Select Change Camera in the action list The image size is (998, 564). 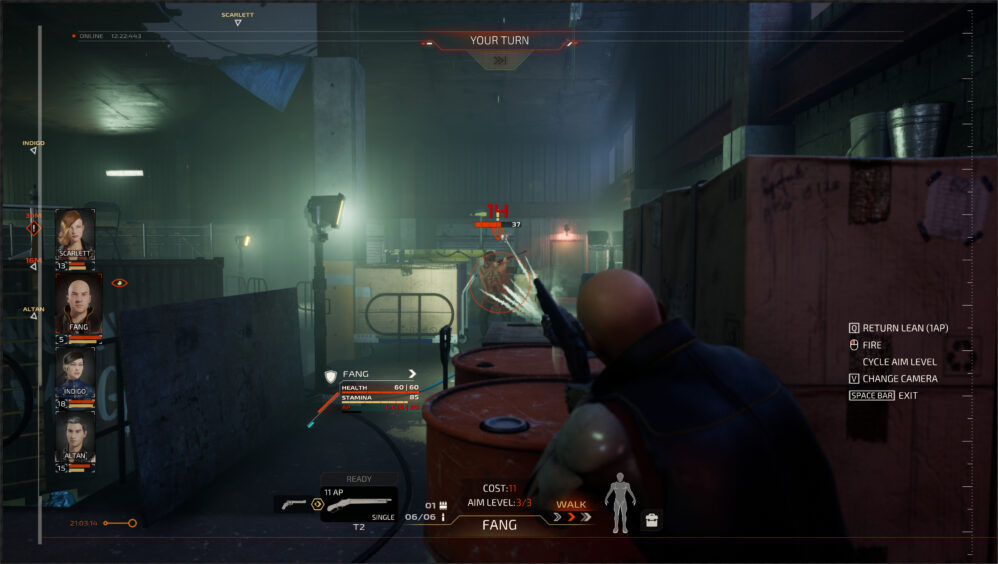pos(900,378)
